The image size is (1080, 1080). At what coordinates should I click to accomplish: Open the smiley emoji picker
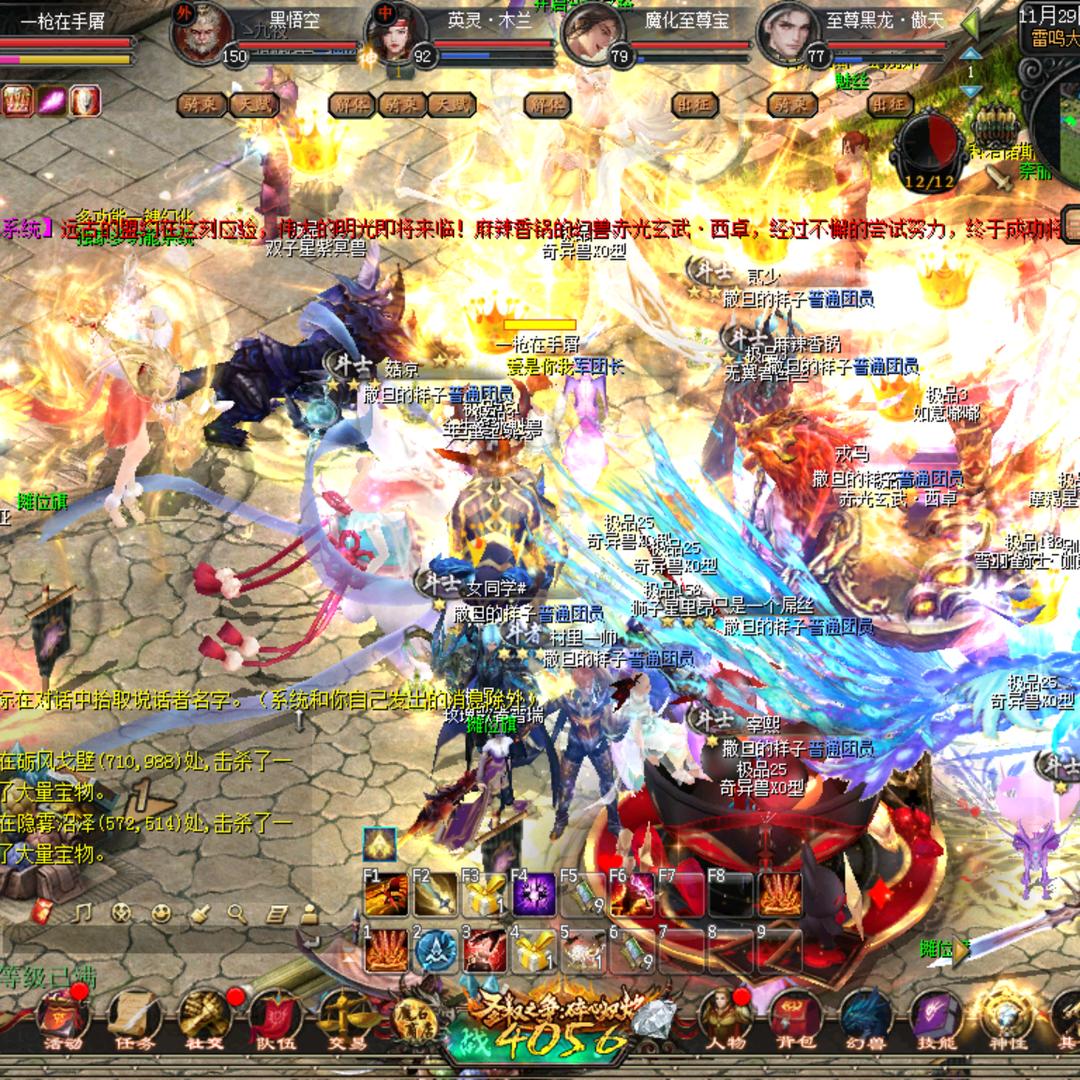pyautogui.click(x=161, y=912)
